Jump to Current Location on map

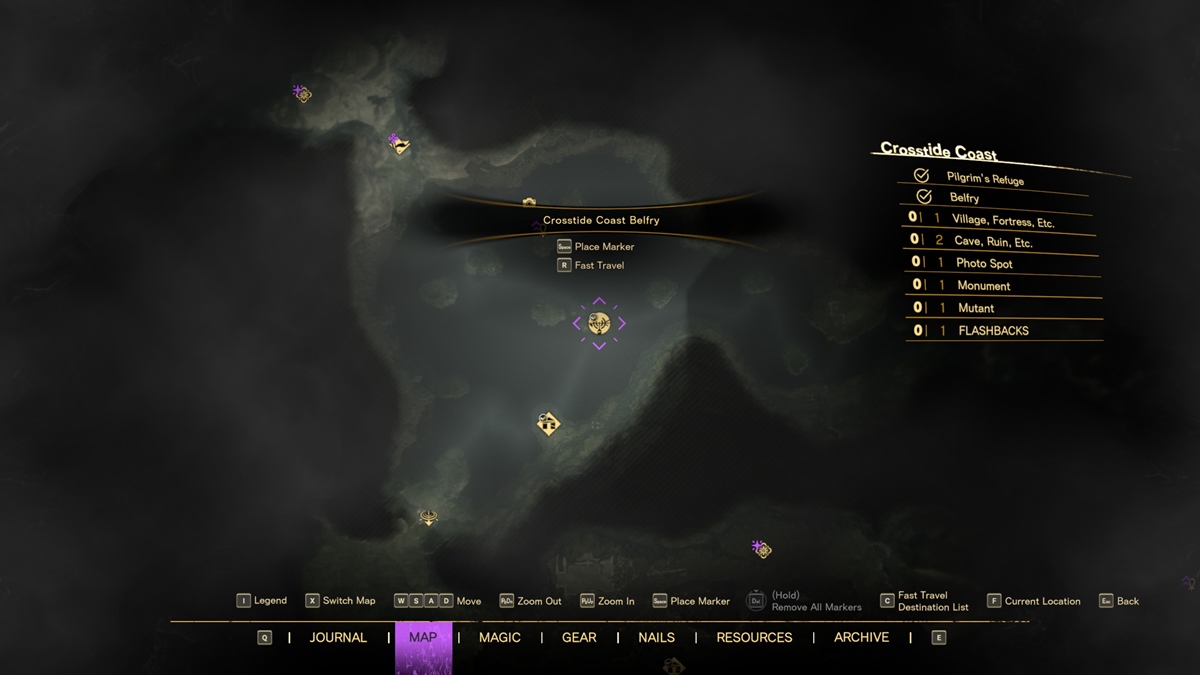(1033, 601)
